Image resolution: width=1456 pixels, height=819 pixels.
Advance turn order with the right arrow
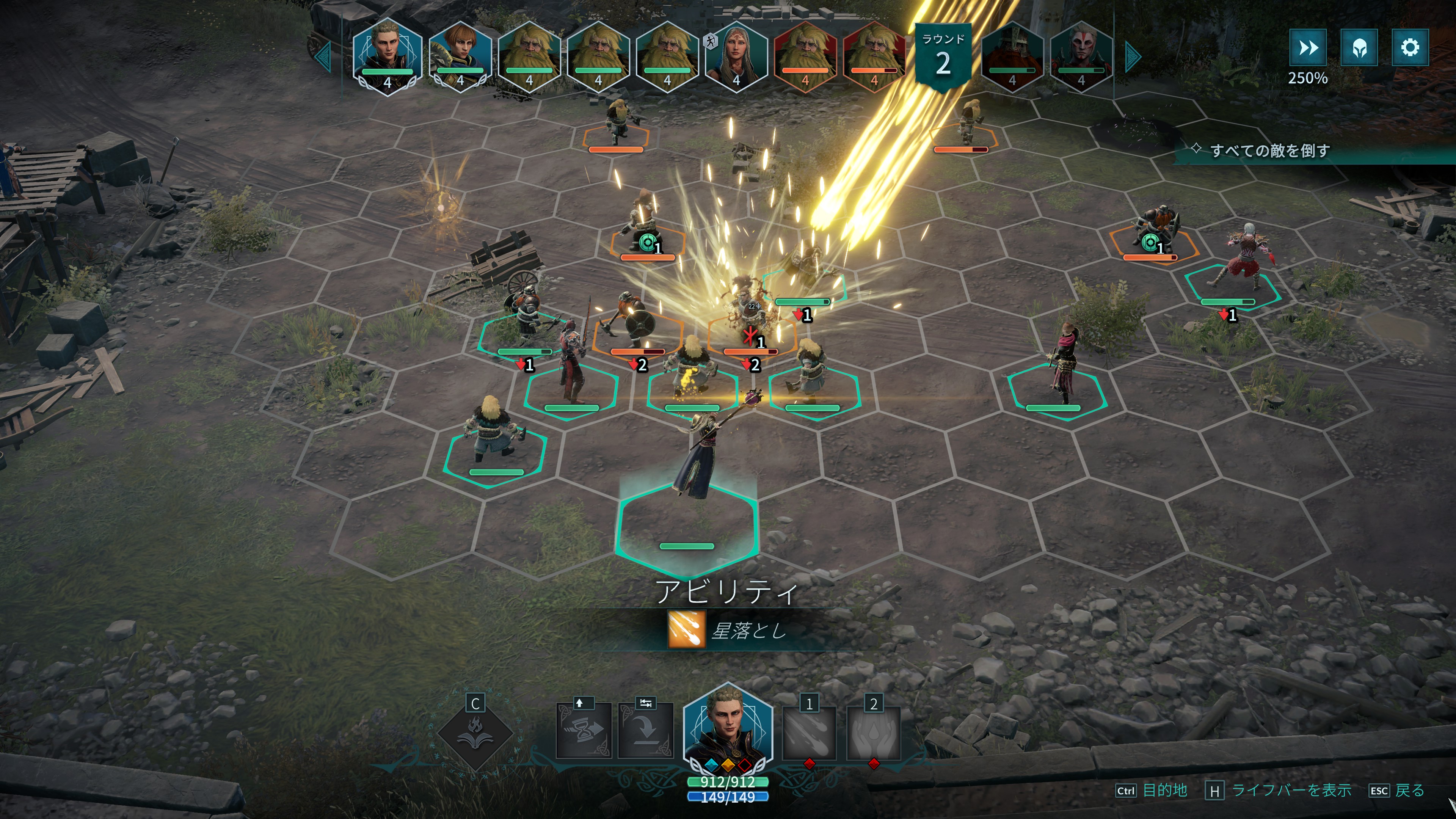click(x=1132, y=56)
